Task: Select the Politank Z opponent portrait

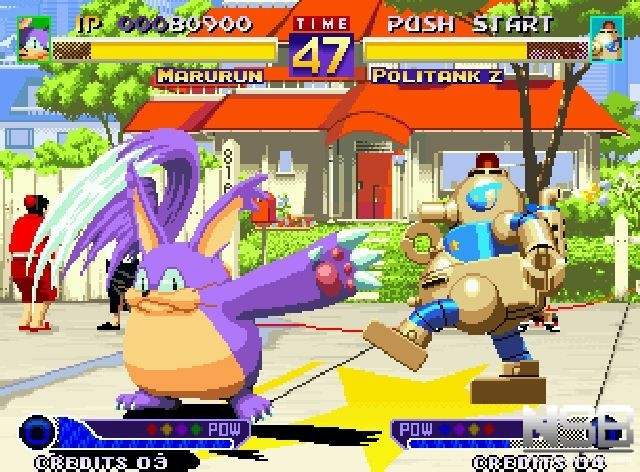Action: [x=607, y=38]
